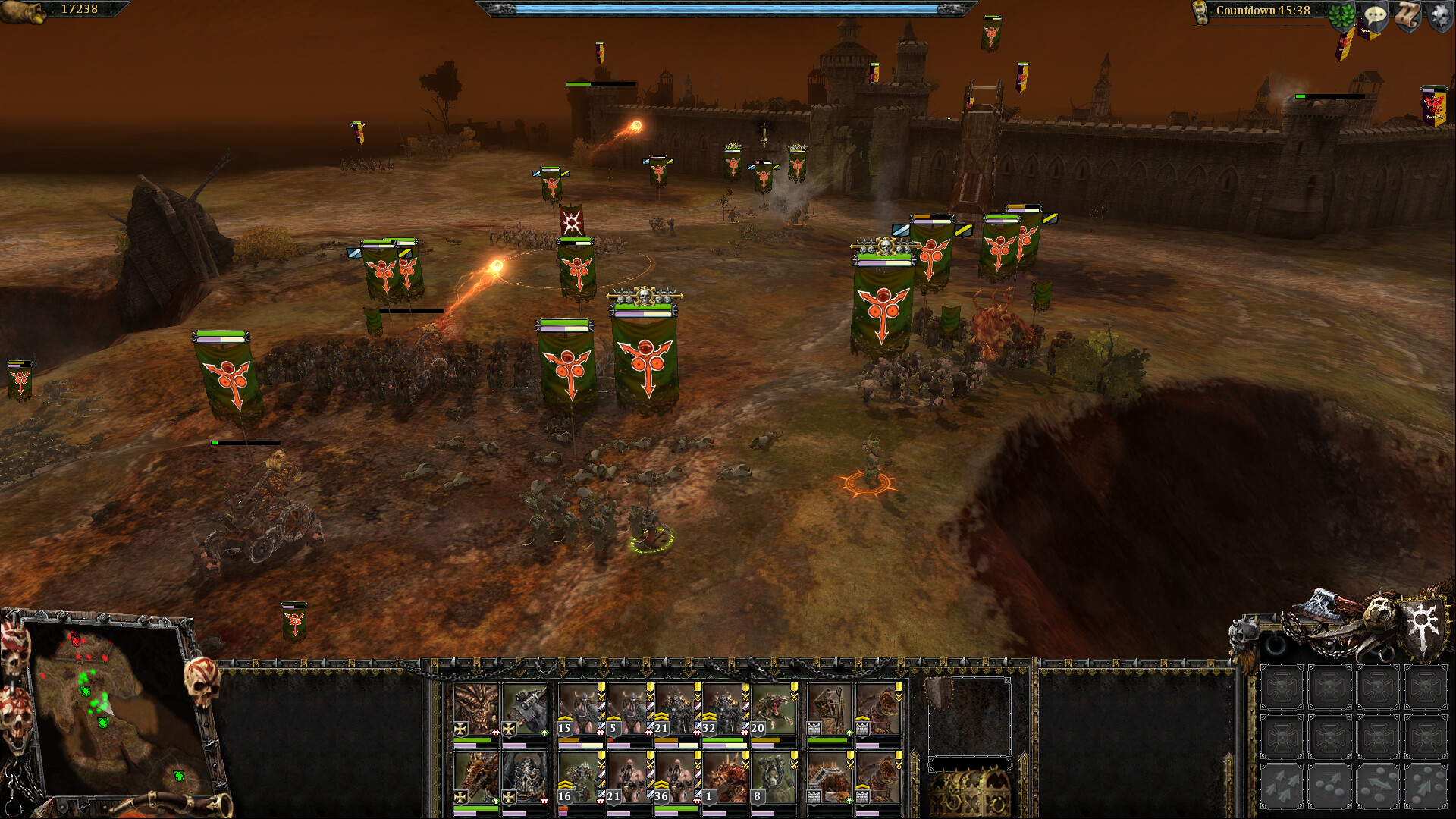
Task: Expand the rightmost empty ability slot
Action: coord(1426,686)
